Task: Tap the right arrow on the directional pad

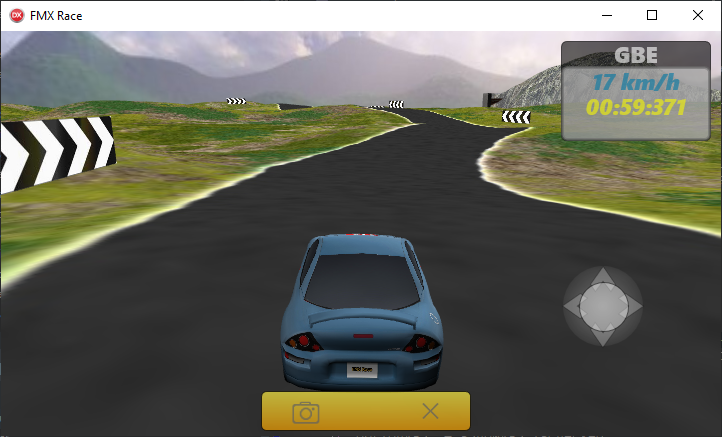Action: pyautogui.click(x=633, y=307)
